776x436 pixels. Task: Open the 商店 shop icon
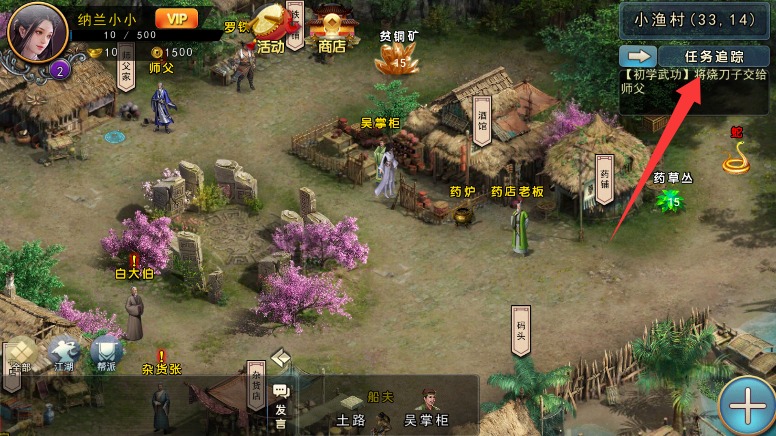(x=331, y=28)
